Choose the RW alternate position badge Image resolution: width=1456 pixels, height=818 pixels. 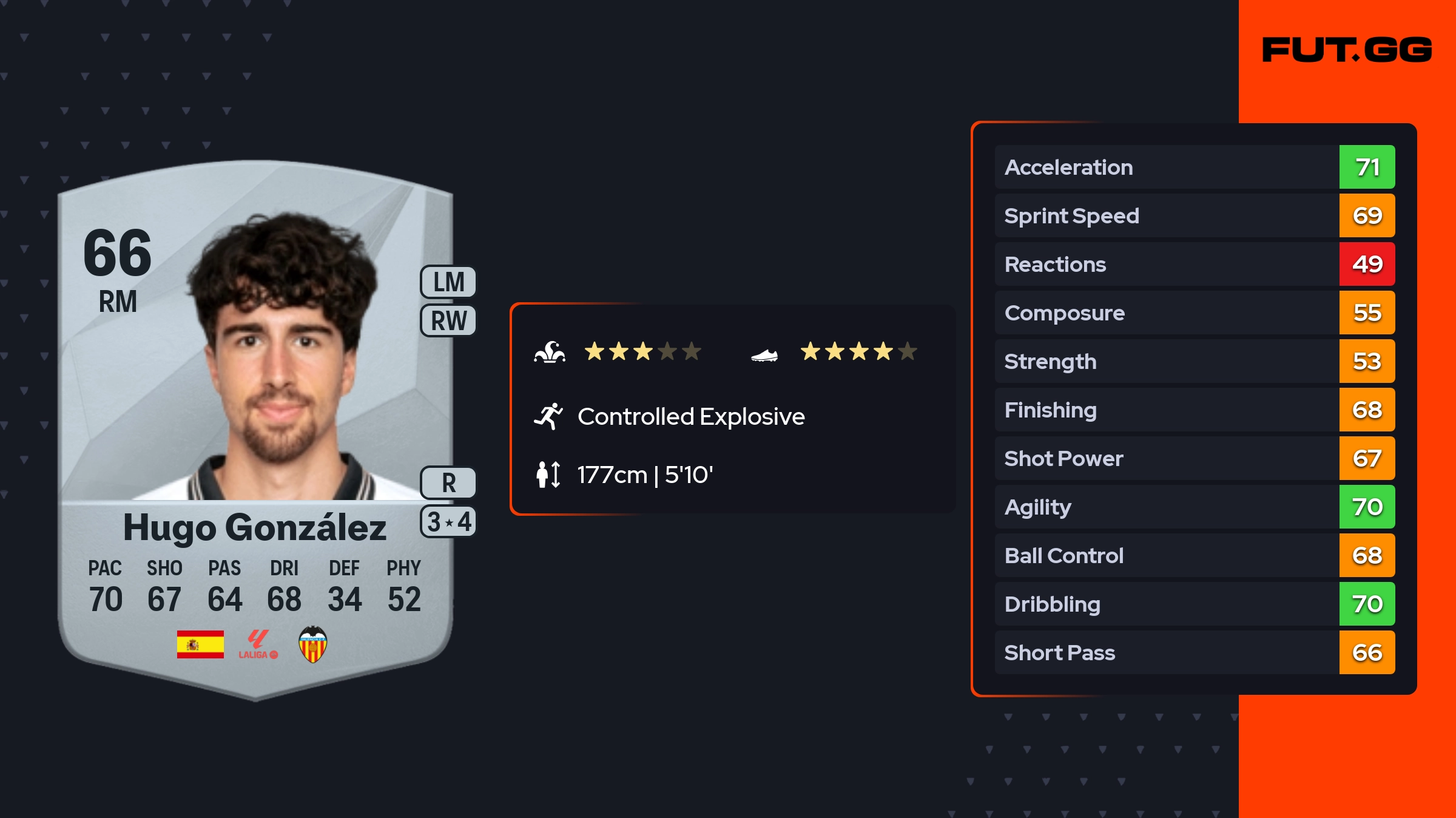[x=448, y=321]
